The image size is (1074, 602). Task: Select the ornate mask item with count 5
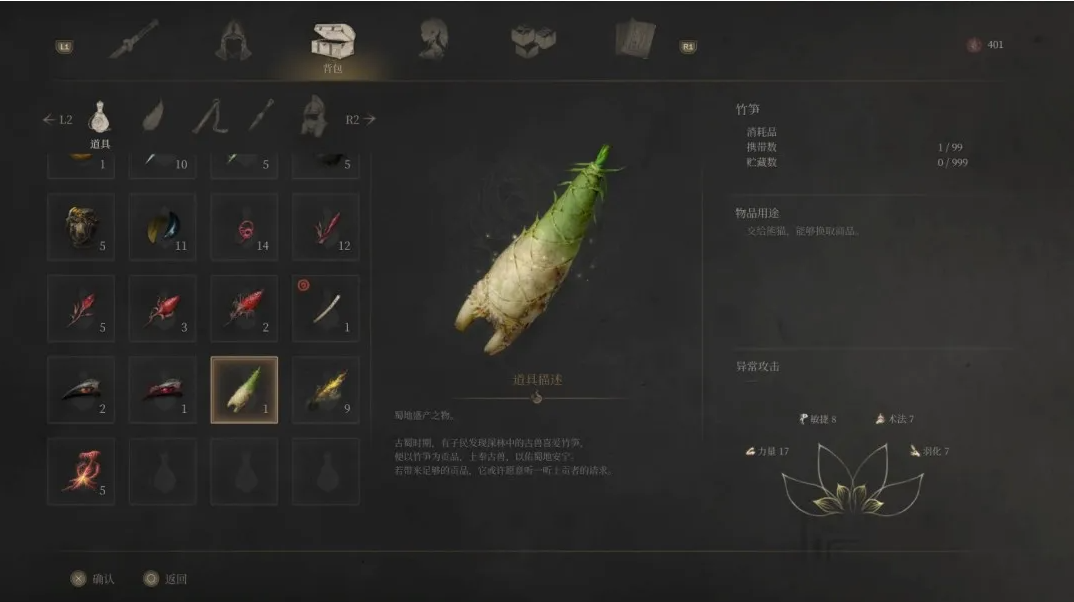81,227
